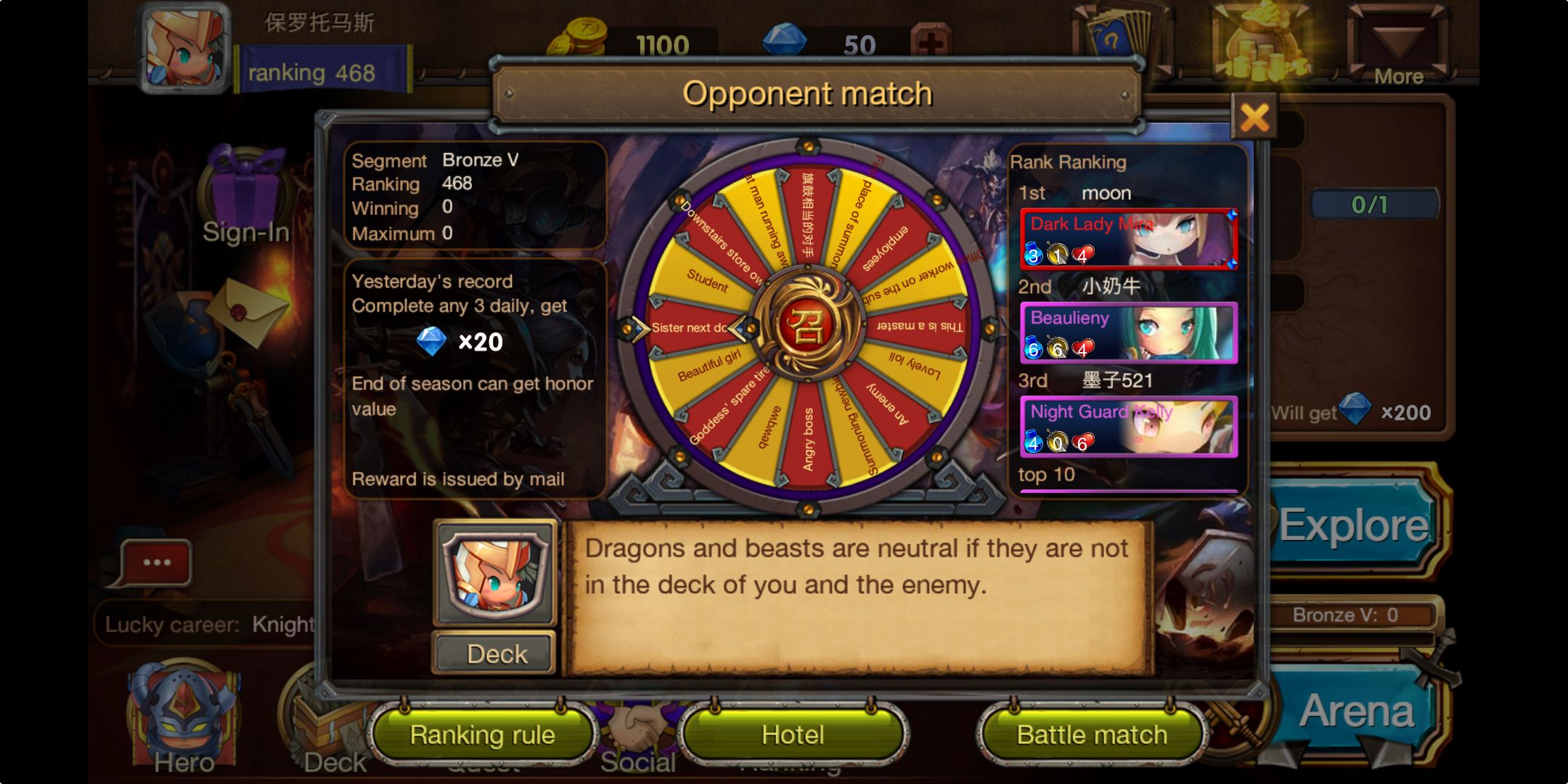Start a Battle match
This screenshot has height=784, width=1568.
pyautogui.click(x=1092, y=735)
